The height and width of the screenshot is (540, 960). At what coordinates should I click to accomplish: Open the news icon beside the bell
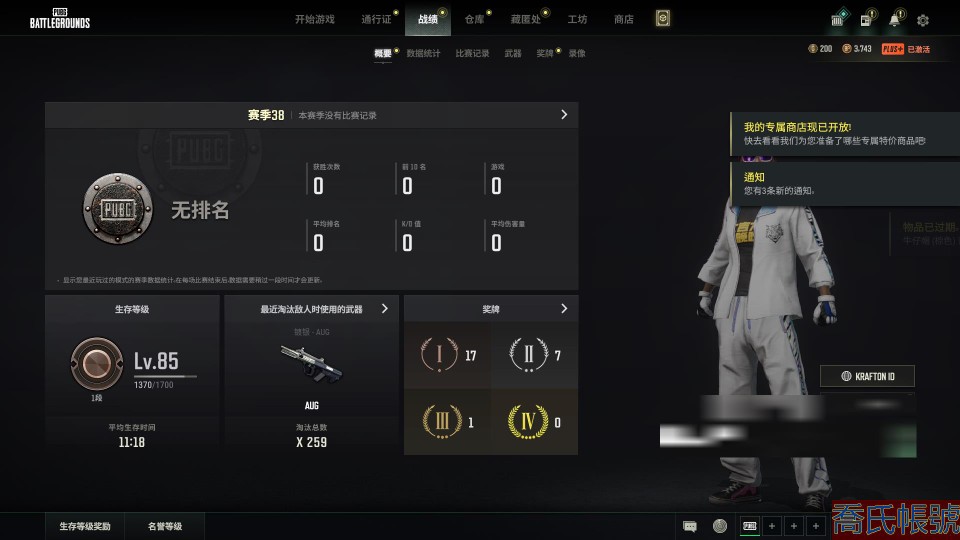tap(866, 20)
